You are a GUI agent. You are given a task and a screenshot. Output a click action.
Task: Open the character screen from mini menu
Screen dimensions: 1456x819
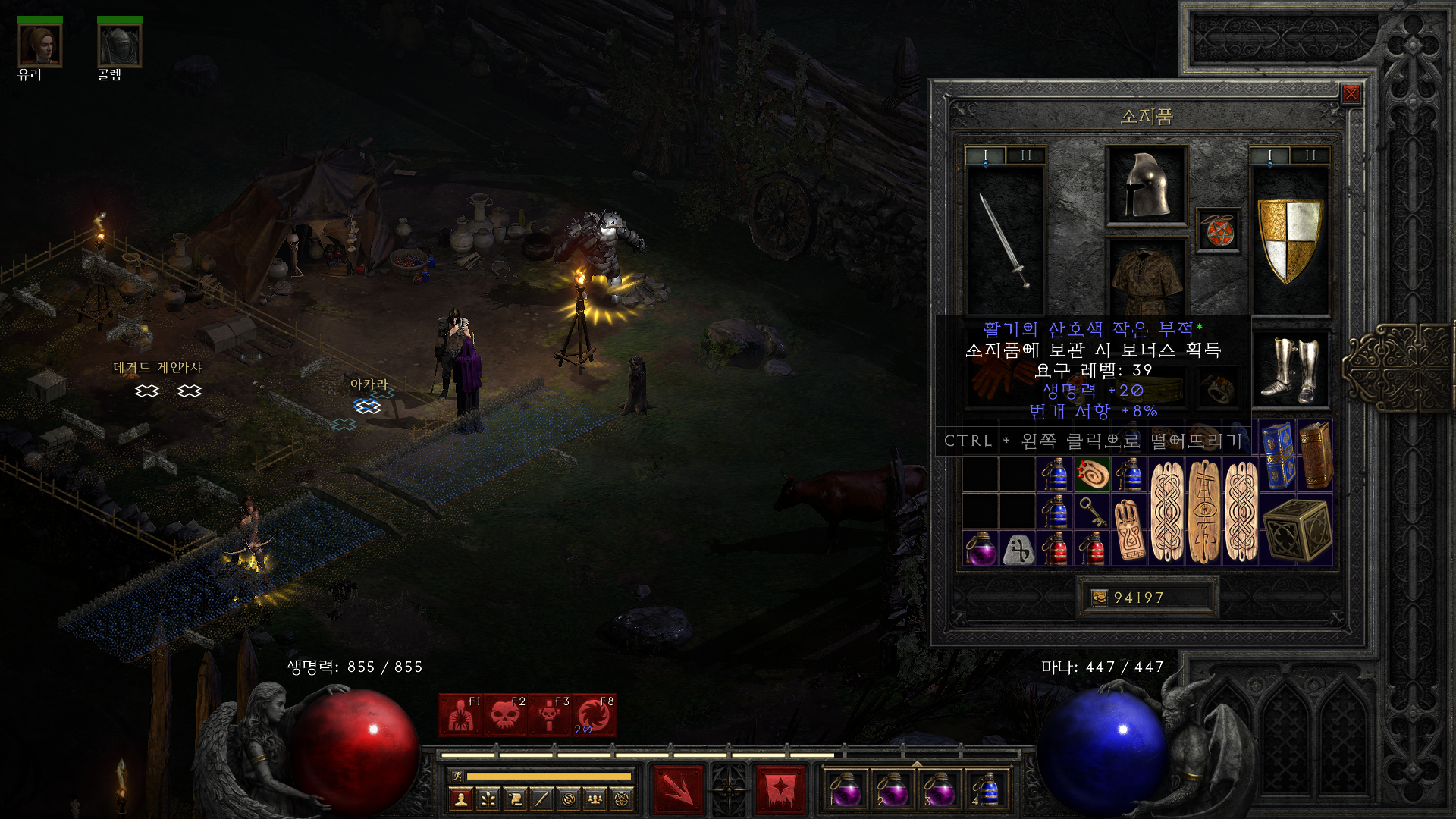[x=461, y=799]
